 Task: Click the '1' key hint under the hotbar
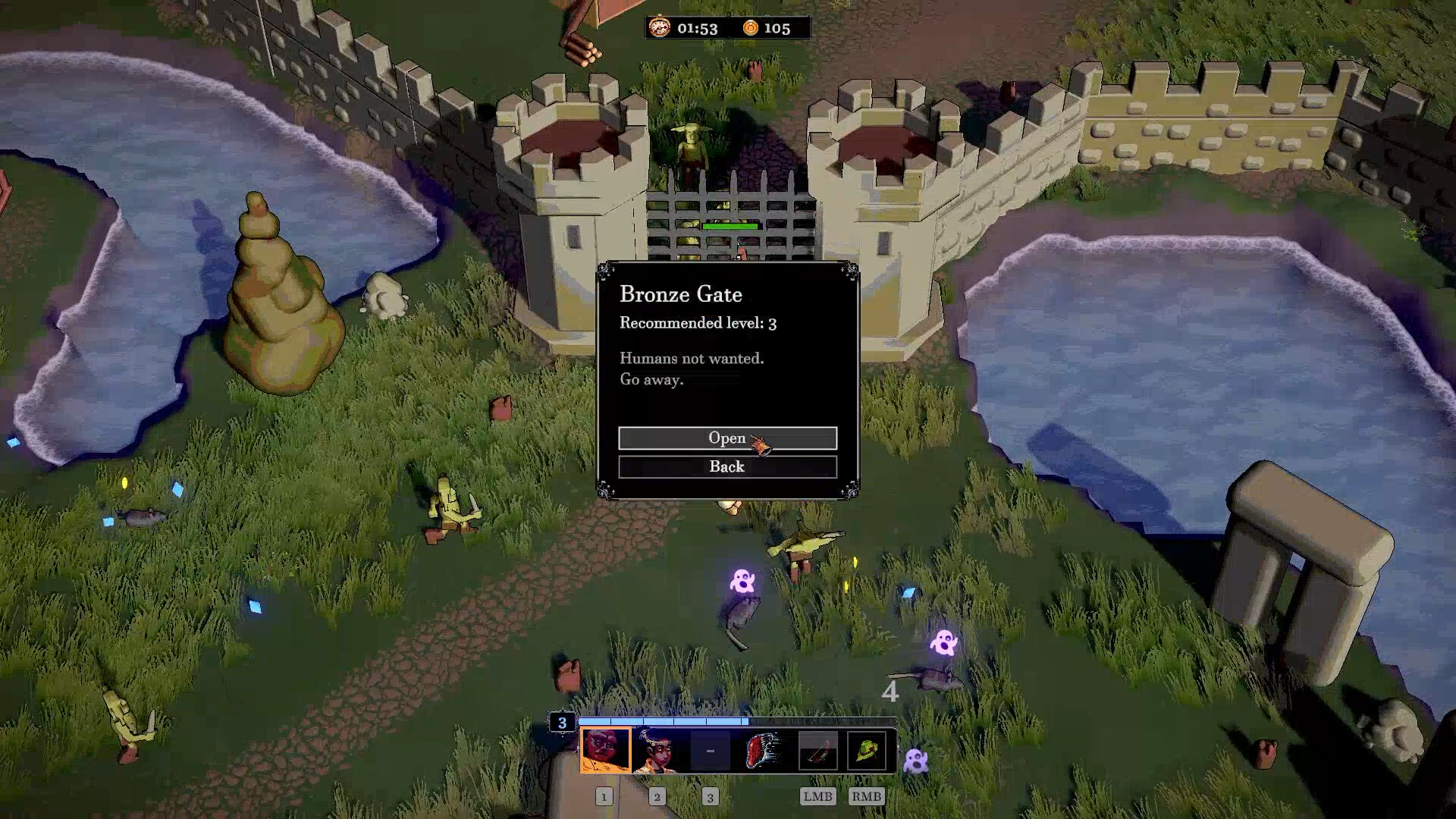pyautogui.click(x=604, y=797)
